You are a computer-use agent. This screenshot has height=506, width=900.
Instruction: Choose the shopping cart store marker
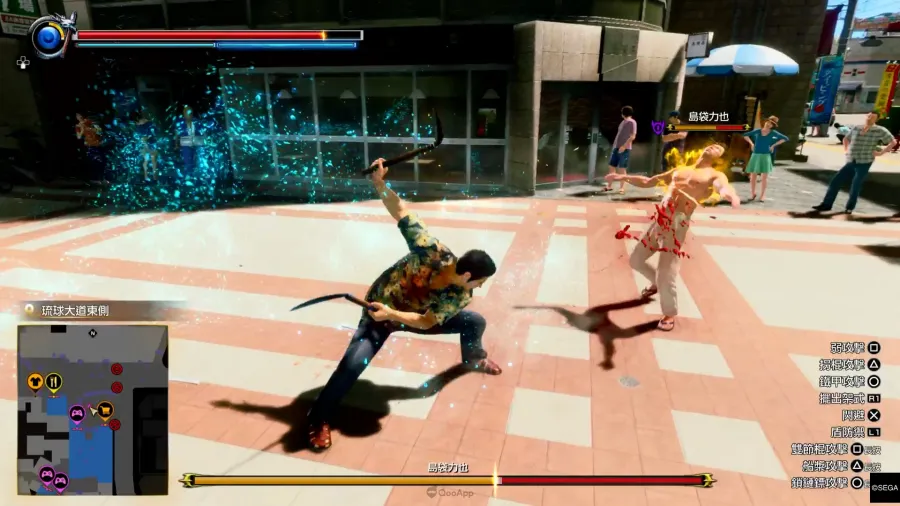point(104,409)
